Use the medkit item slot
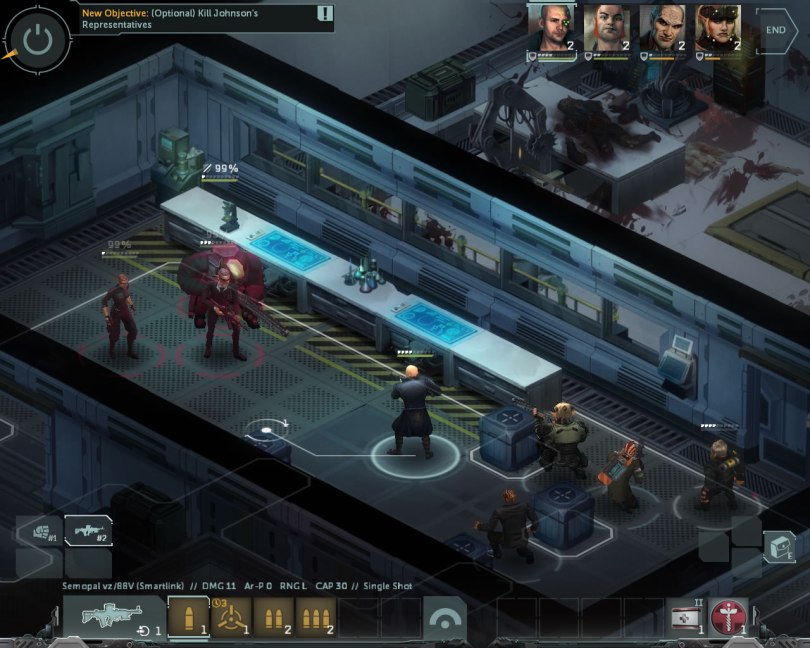This screenshot has width=810, height=648. click(x=687, y=618)
